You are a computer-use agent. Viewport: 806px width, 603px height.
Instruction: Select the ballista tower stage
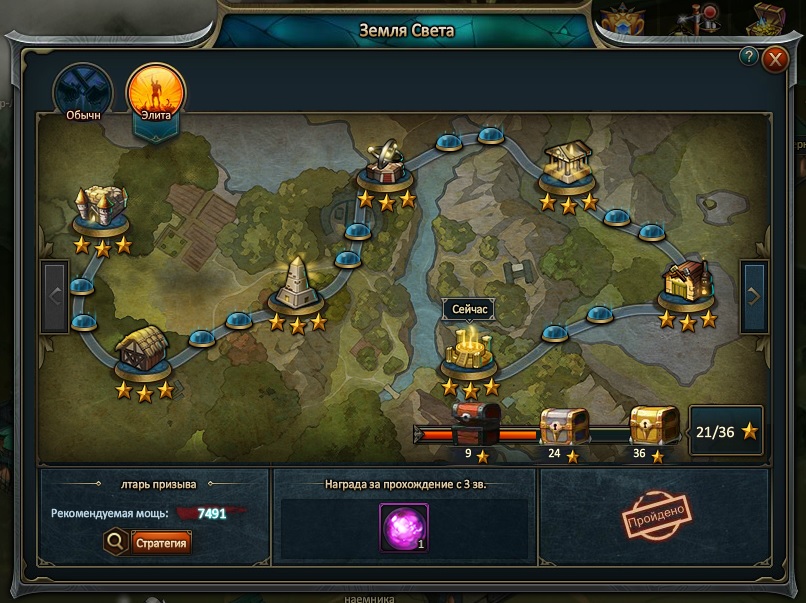[x=386, y=165]
